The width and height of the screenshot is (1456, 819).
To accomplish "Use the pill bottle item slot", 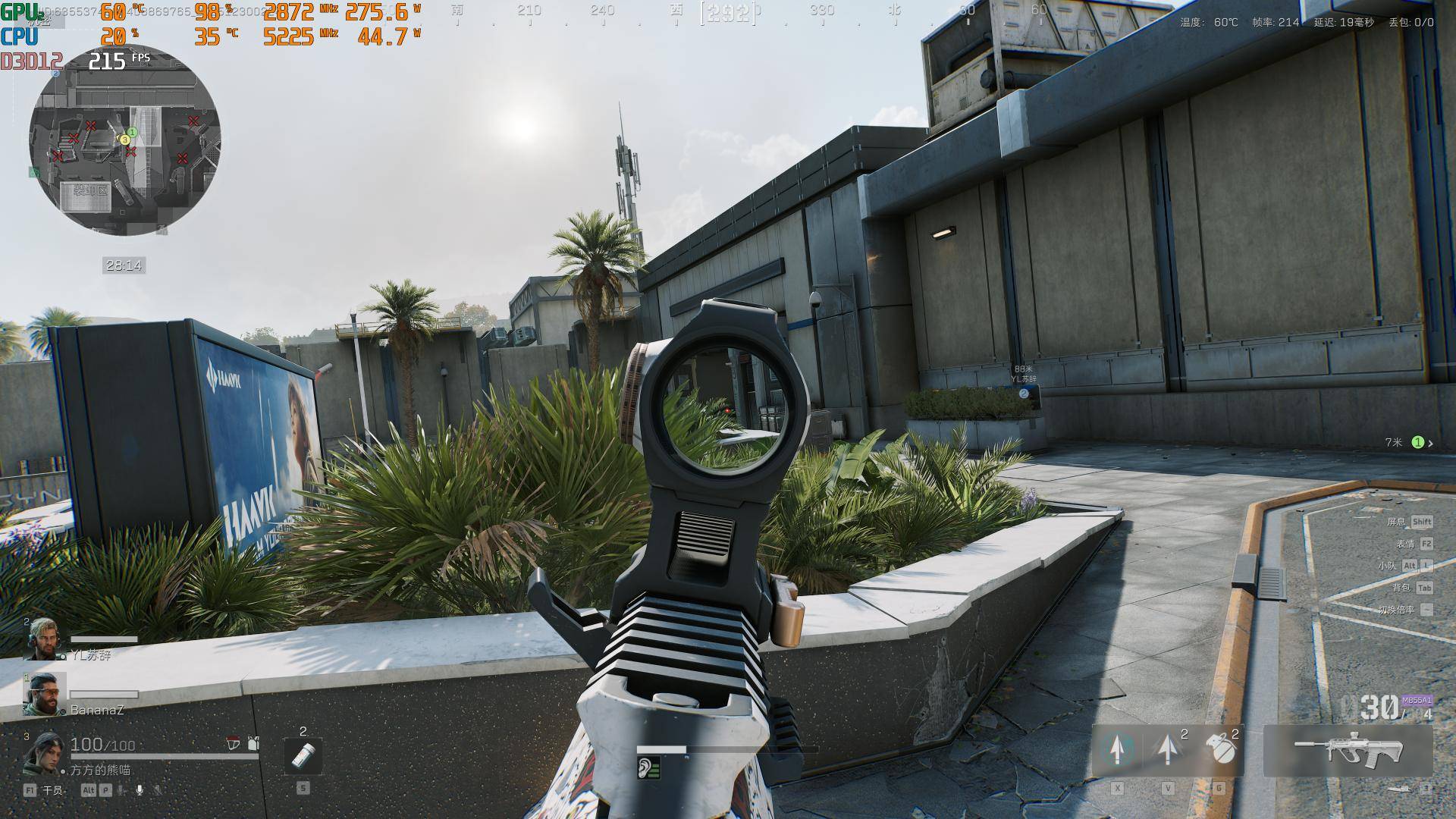I will point(303,756).
